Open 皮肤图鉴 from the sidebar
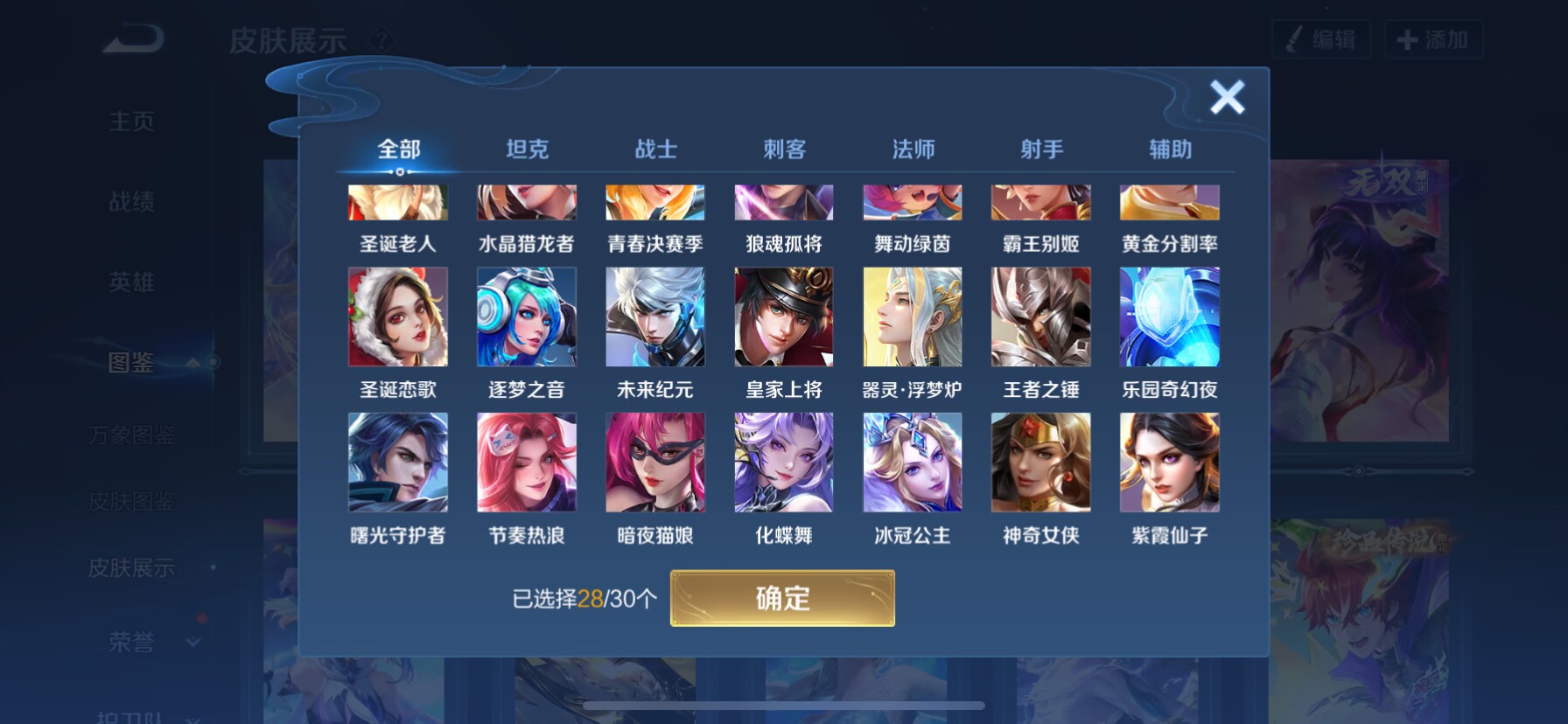Screen dimensions: 1568x724 (129, 502)
